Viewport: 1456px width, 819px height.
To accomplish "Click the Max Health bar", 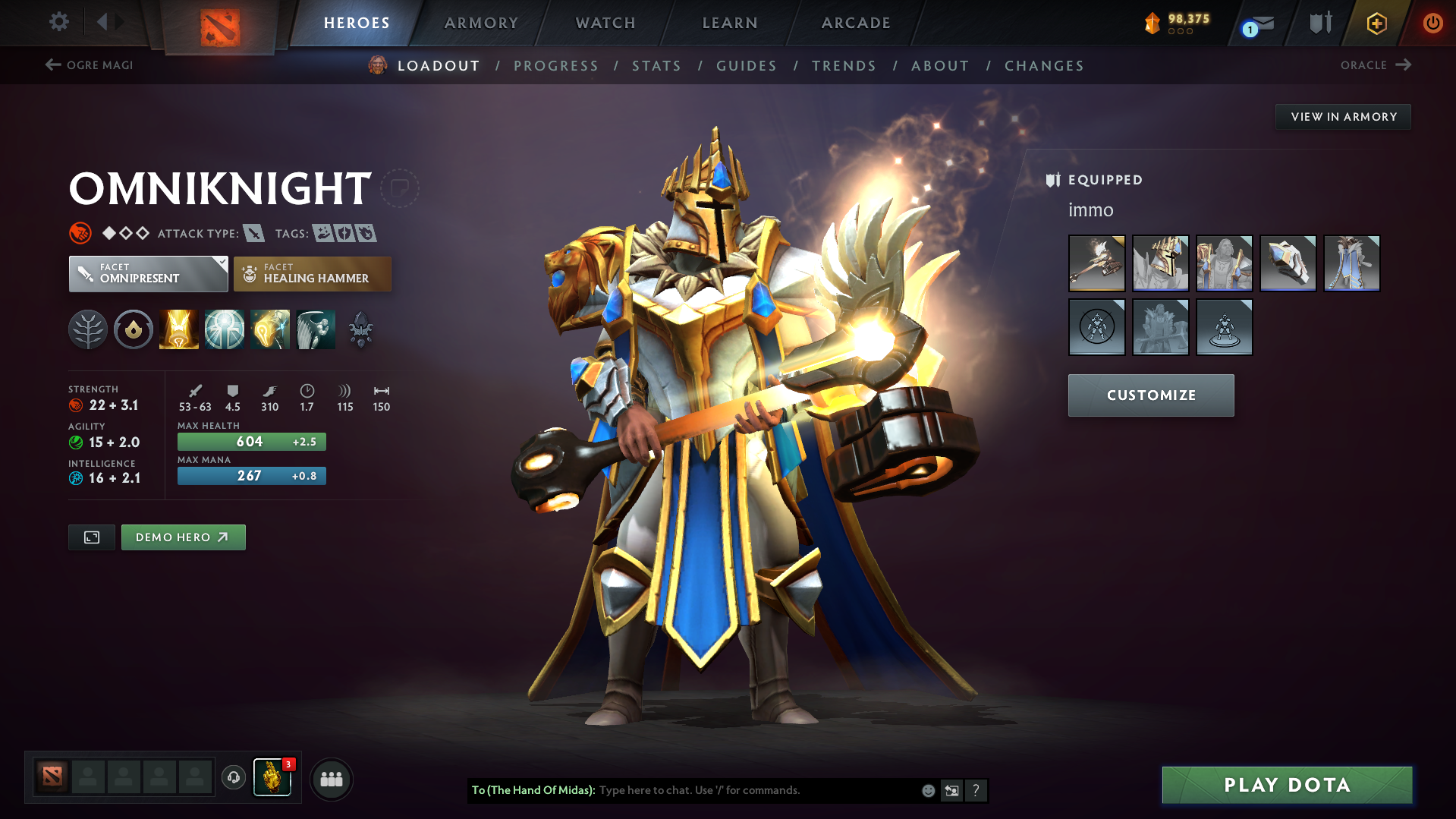I will pos(251,441).
